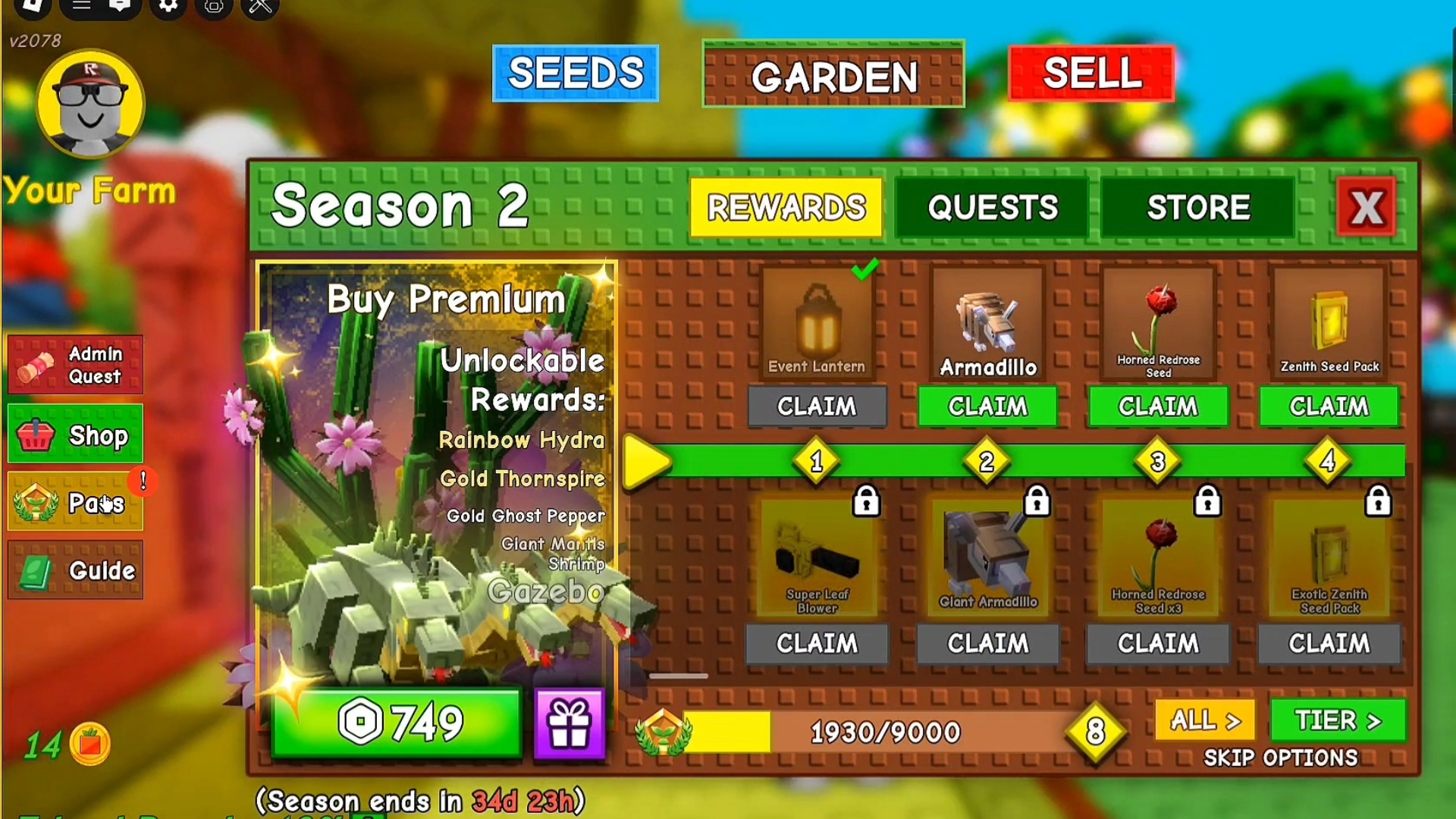Select the lock on Giant Armadillo

click(x=1036, y=500)
